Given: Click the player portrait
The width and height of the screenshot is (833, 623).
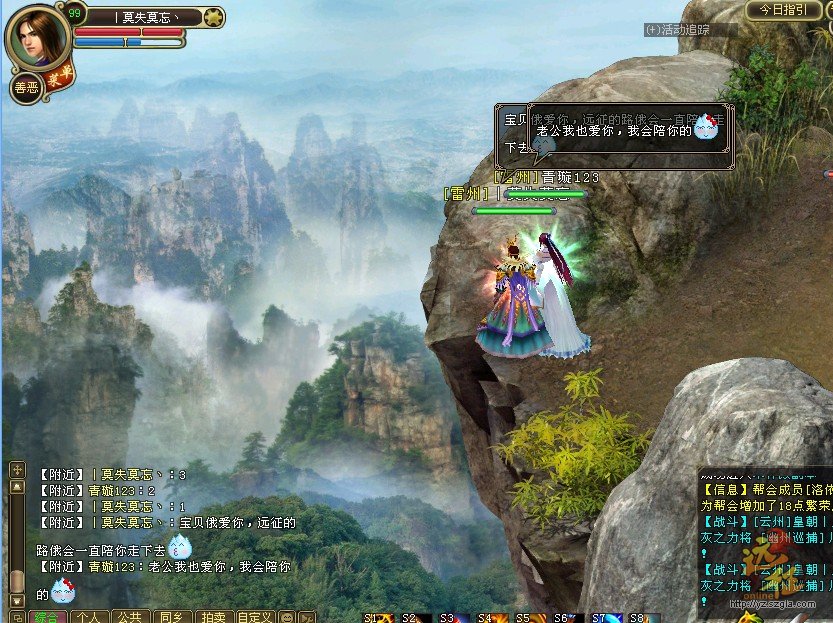Looking at the screenshot, I should (38, 39).
